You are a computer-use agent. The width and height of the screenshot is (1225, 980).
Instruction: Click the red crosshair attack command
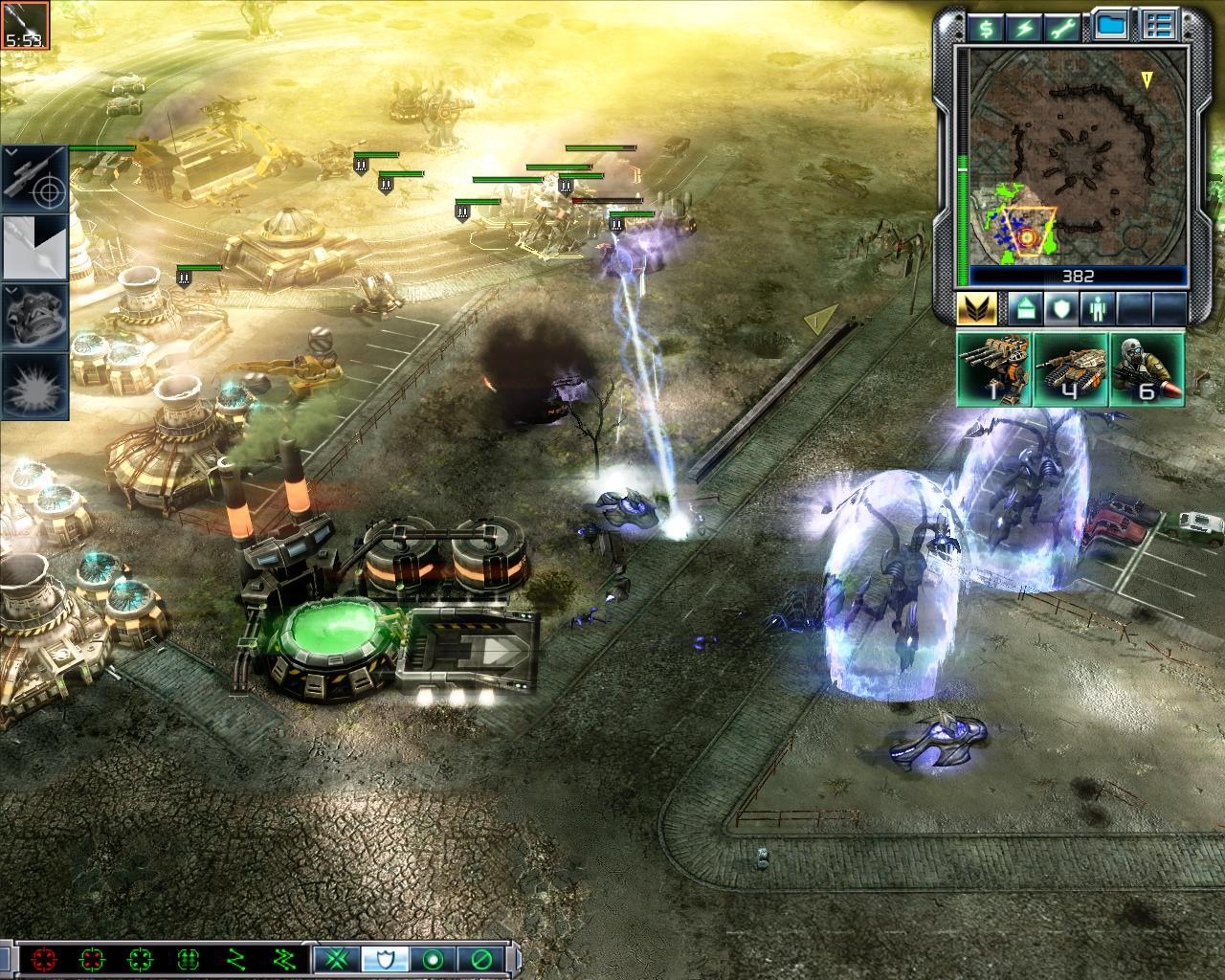[43, 959]
